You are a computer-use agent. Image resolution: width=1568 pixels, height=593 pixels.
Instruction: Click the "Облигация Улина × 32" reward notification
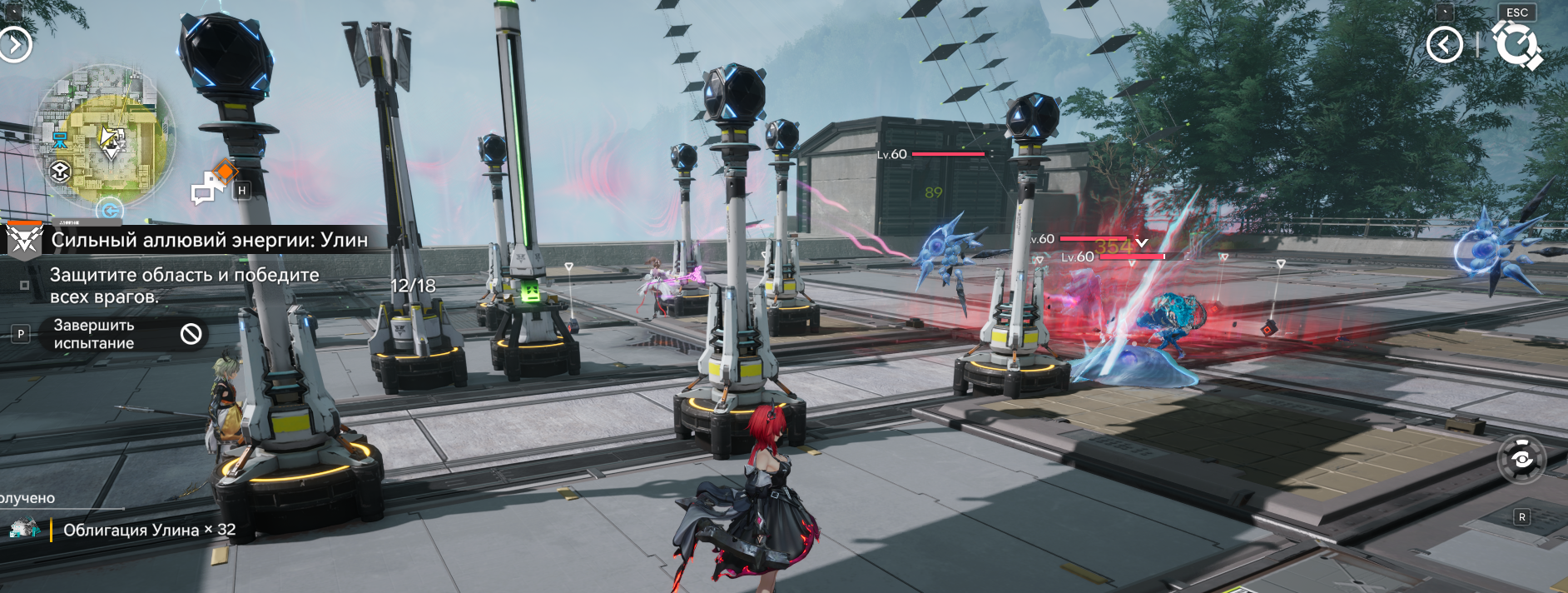coord(149,530)
